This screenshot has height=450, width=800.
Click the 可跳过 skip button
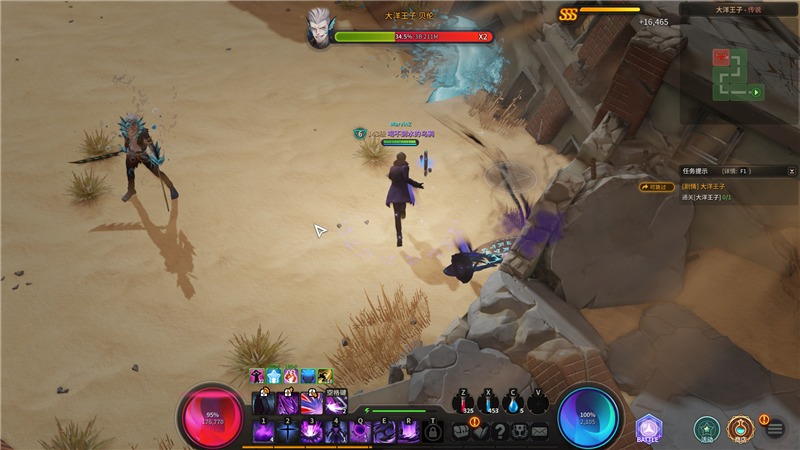[657, 186]
